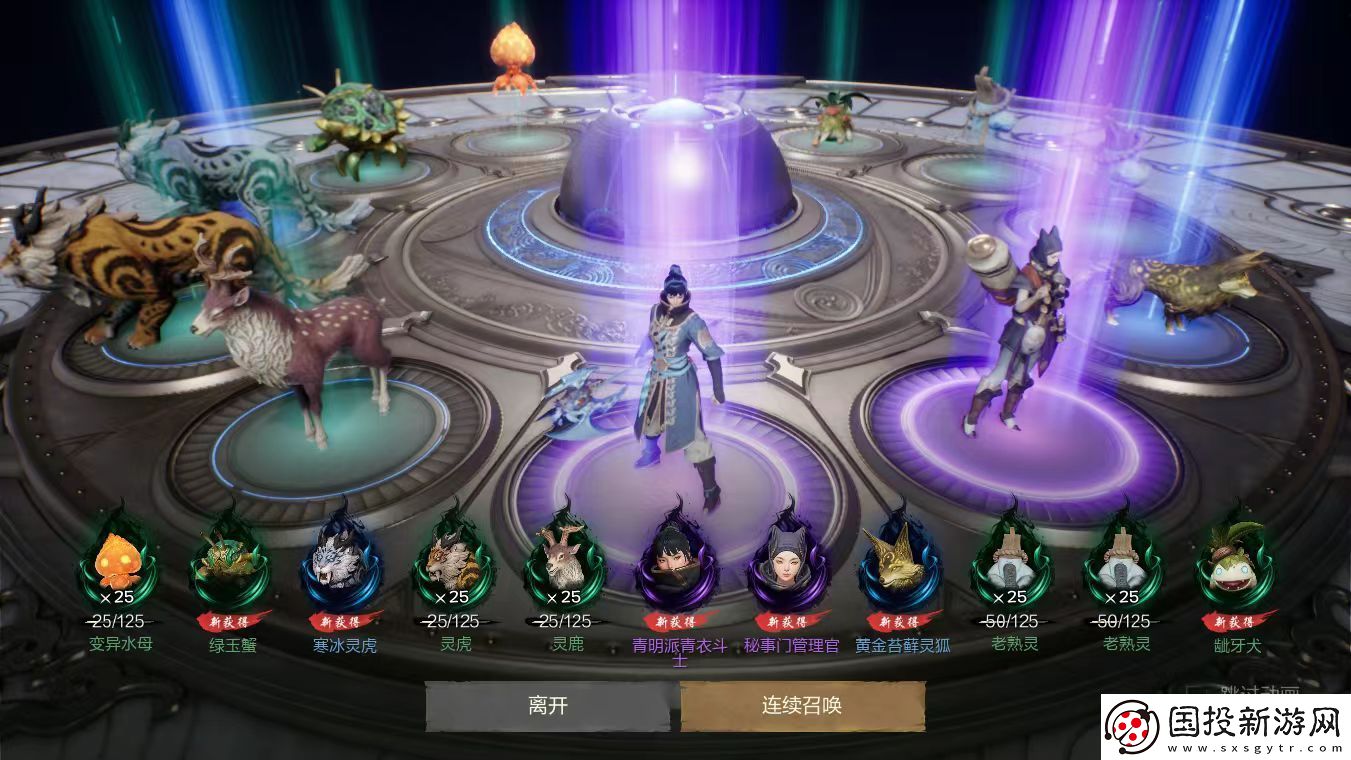Click the 离开 (Leave) button
The height and width of the screenshot is (760, 1351).
548,706
